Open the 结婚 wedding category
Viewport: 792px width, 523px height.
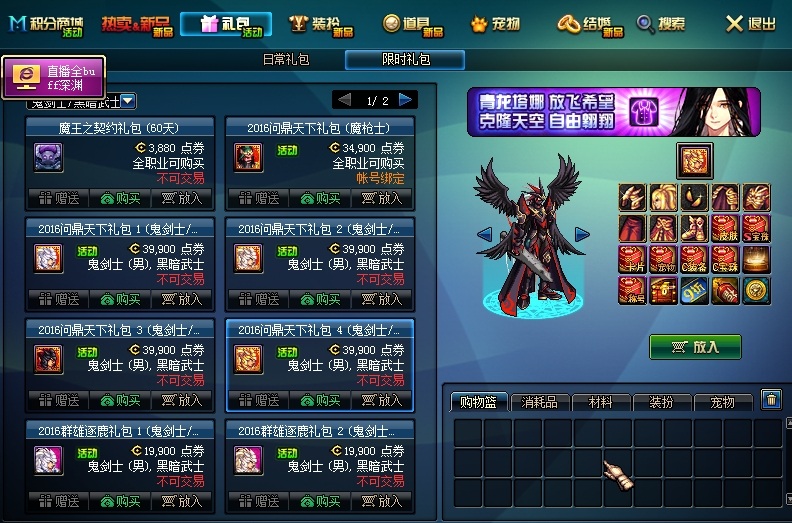(x=590, y=22)
